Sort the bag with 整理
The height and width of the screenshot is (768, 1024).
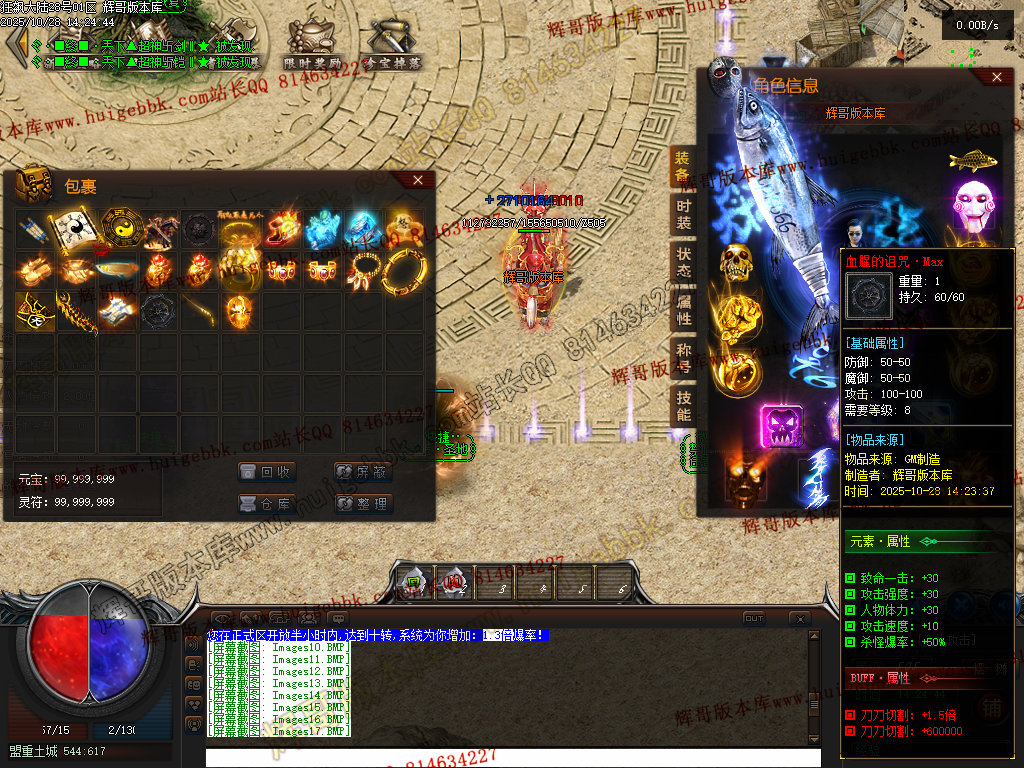point(362,504)
